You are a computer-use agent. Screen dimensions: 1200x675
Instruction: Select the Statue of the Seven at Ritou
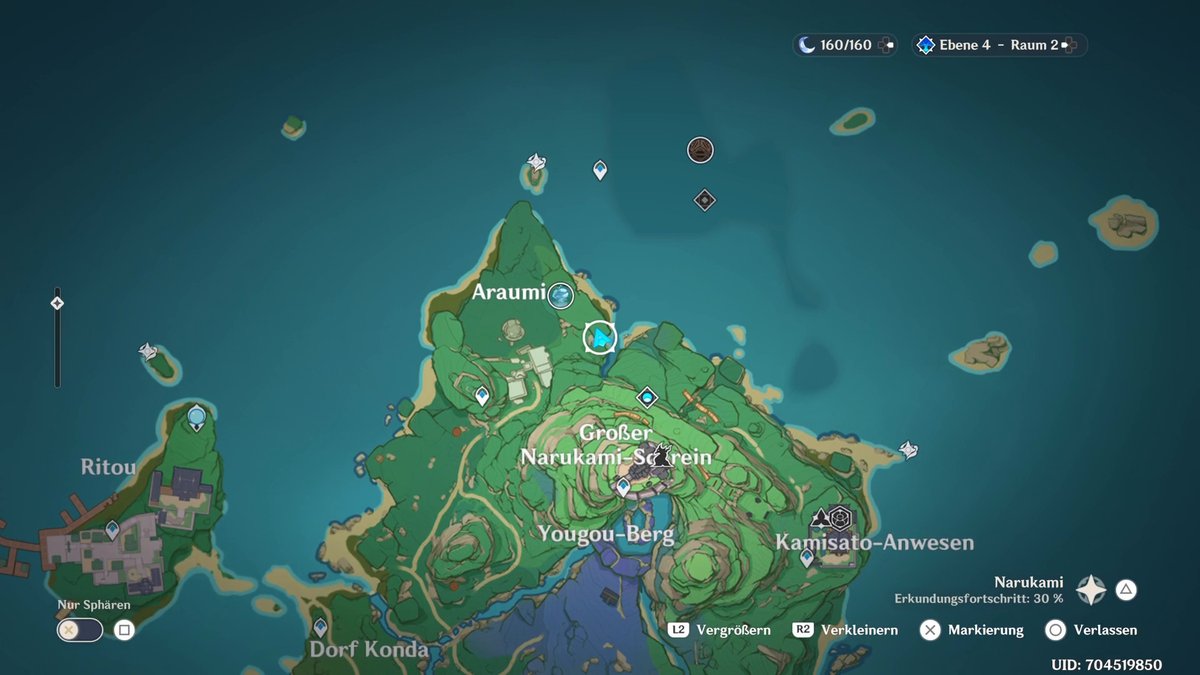197,417
